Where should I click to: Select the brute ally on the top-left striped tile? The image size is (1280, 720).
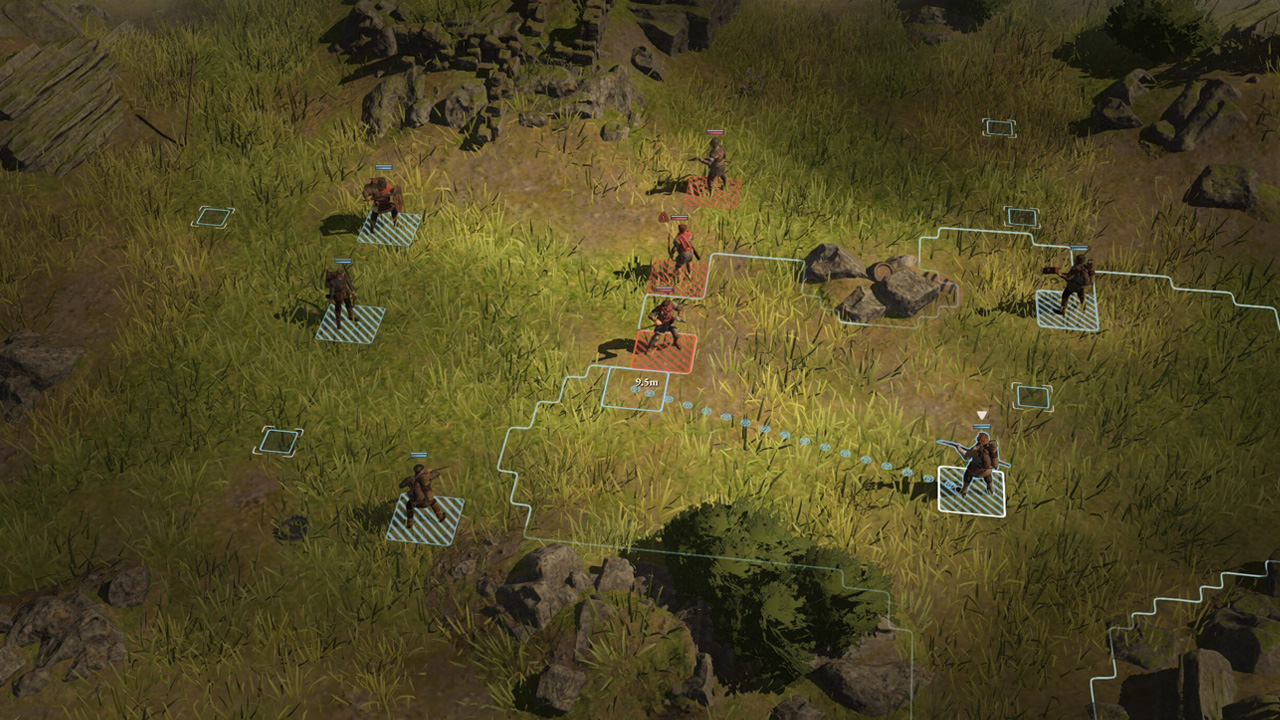click(x=379, y=200)
